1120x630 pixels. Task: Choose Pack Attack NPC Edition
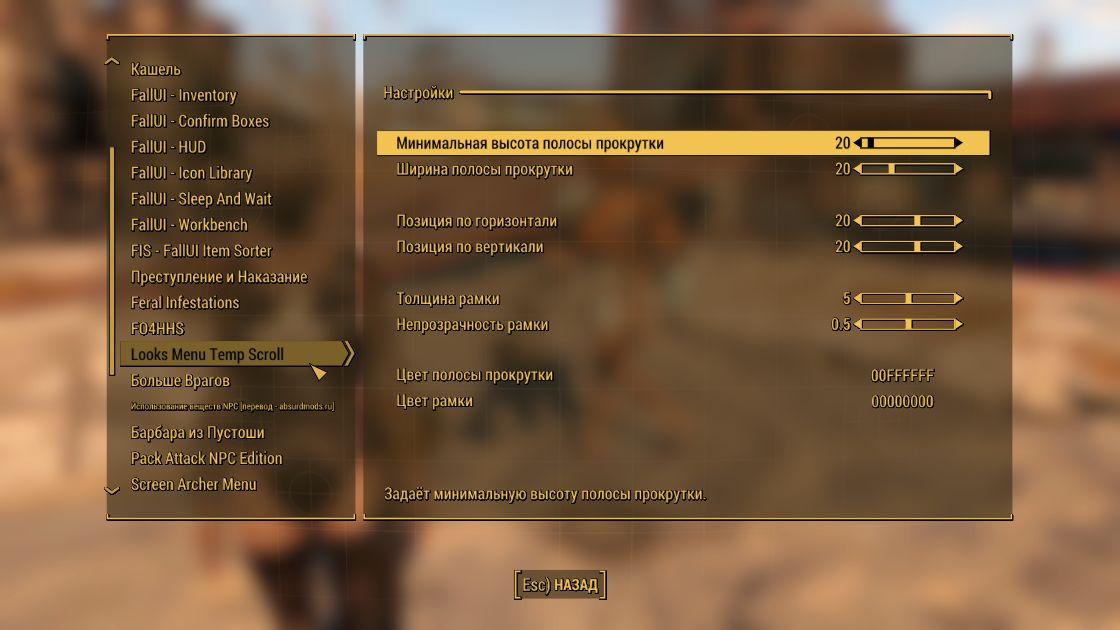(206, 459)
